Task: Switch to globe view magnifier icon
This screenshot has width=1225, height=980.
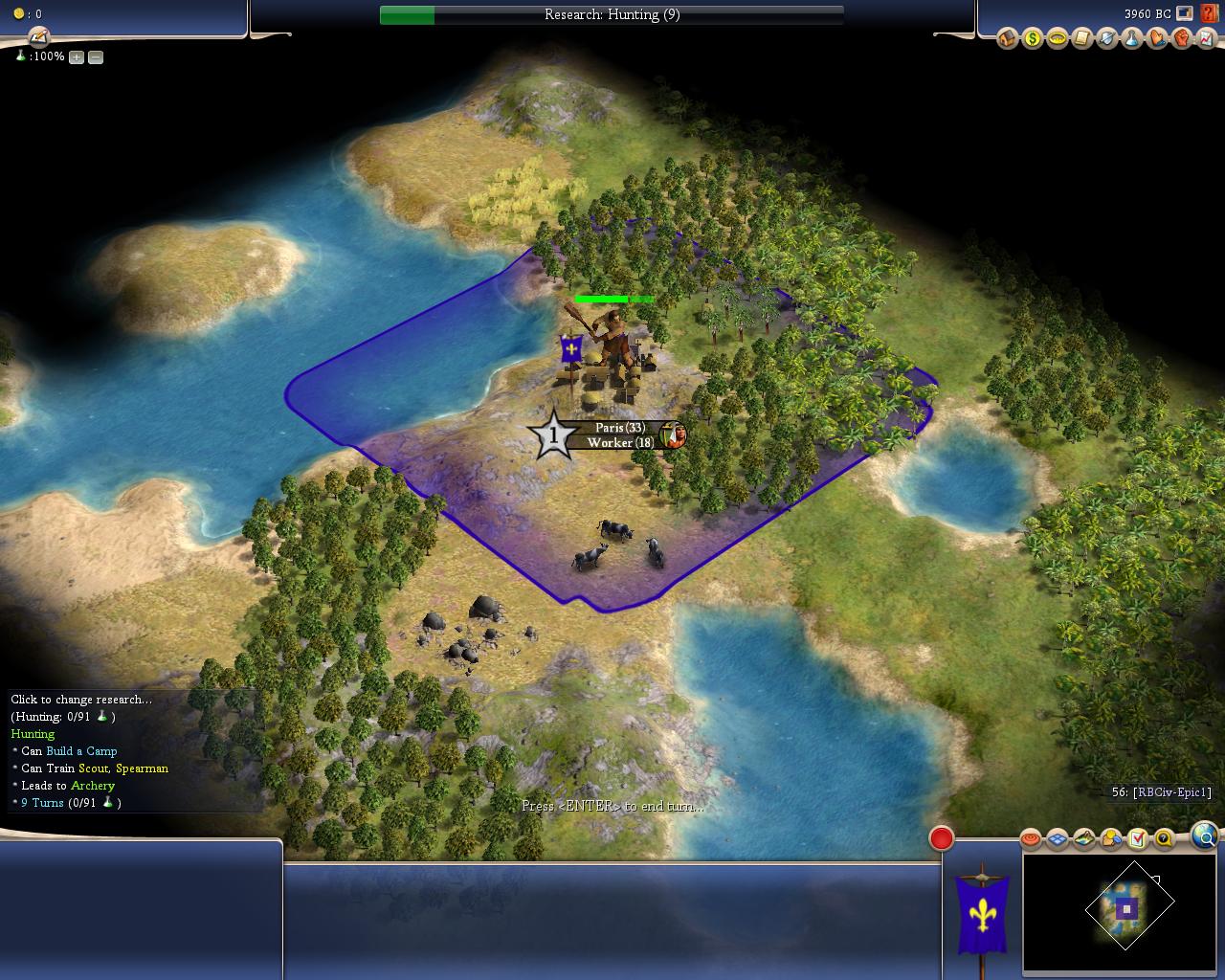Action: (x=1205, y=837)
